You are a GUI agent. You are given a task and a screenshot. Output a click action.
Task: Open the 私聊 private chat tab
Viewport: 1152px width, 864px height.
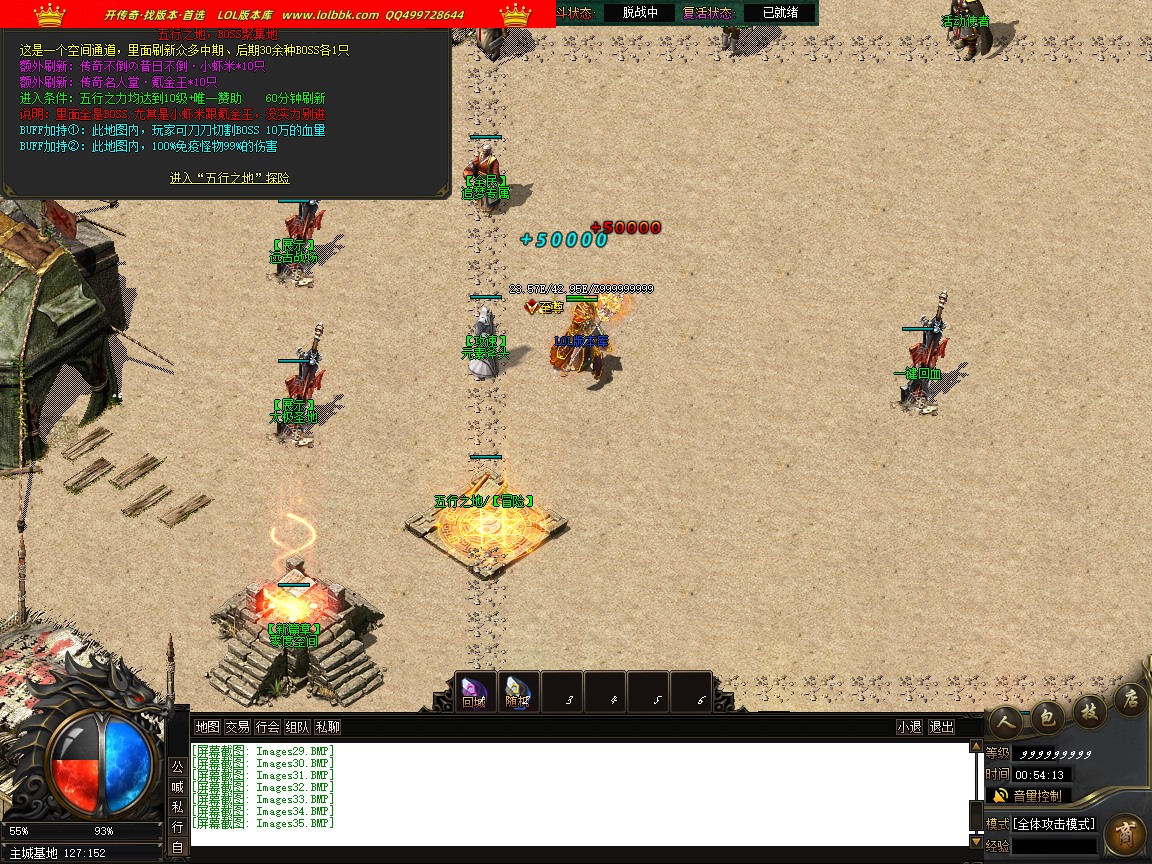point(327,727)
